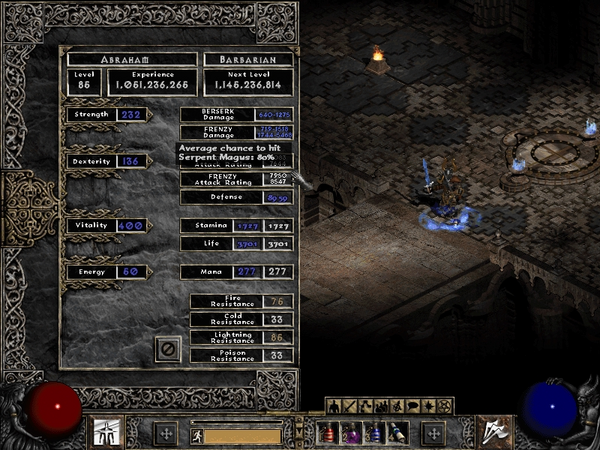Open the character screen from mini panel

(333, 405)
